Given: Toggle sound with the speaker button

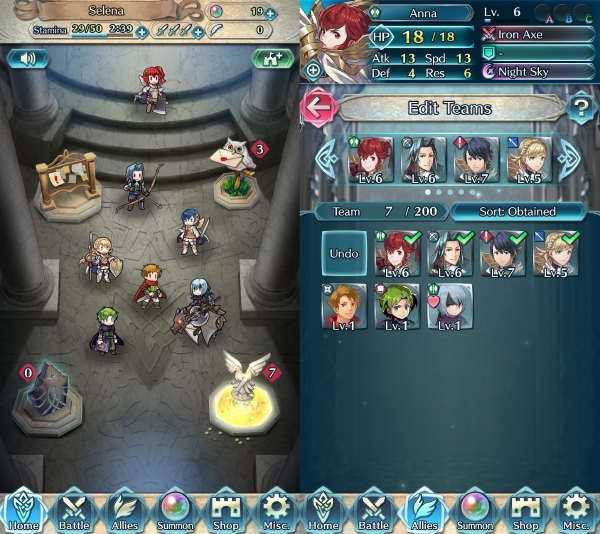Looking at the screenshot, I should pos(27,59).
